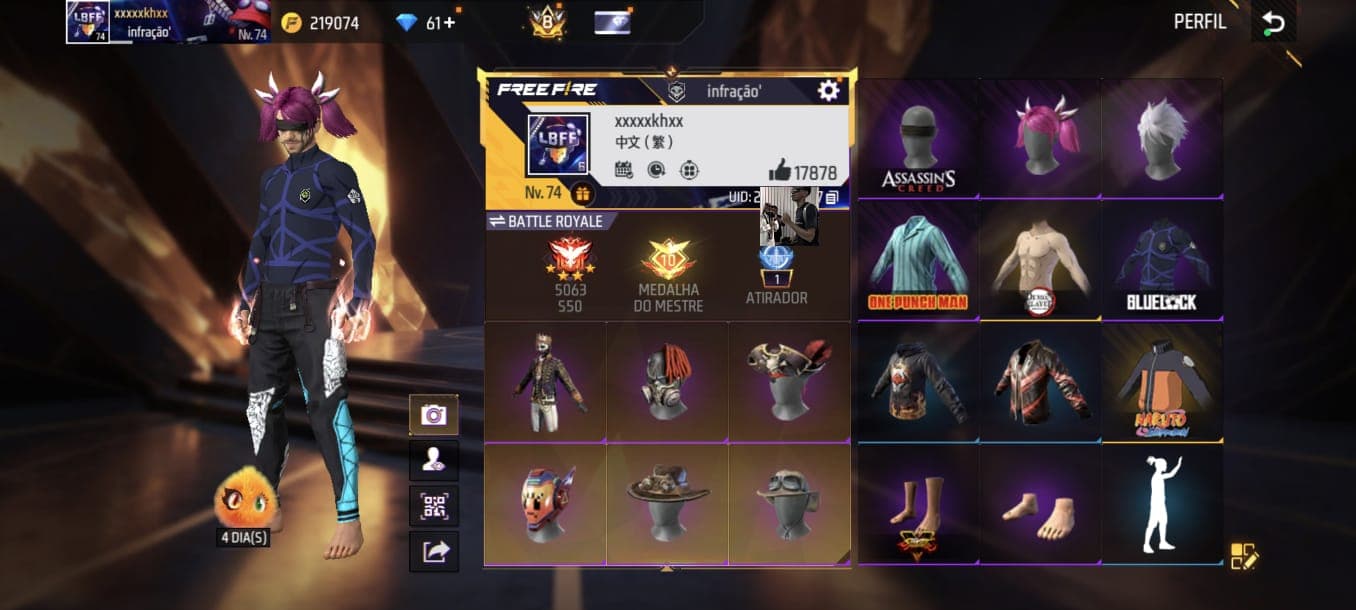This screenshot has width=1356, height=610.
Task: Select the One Punch Man pajama top
Action: coord(918,261)
